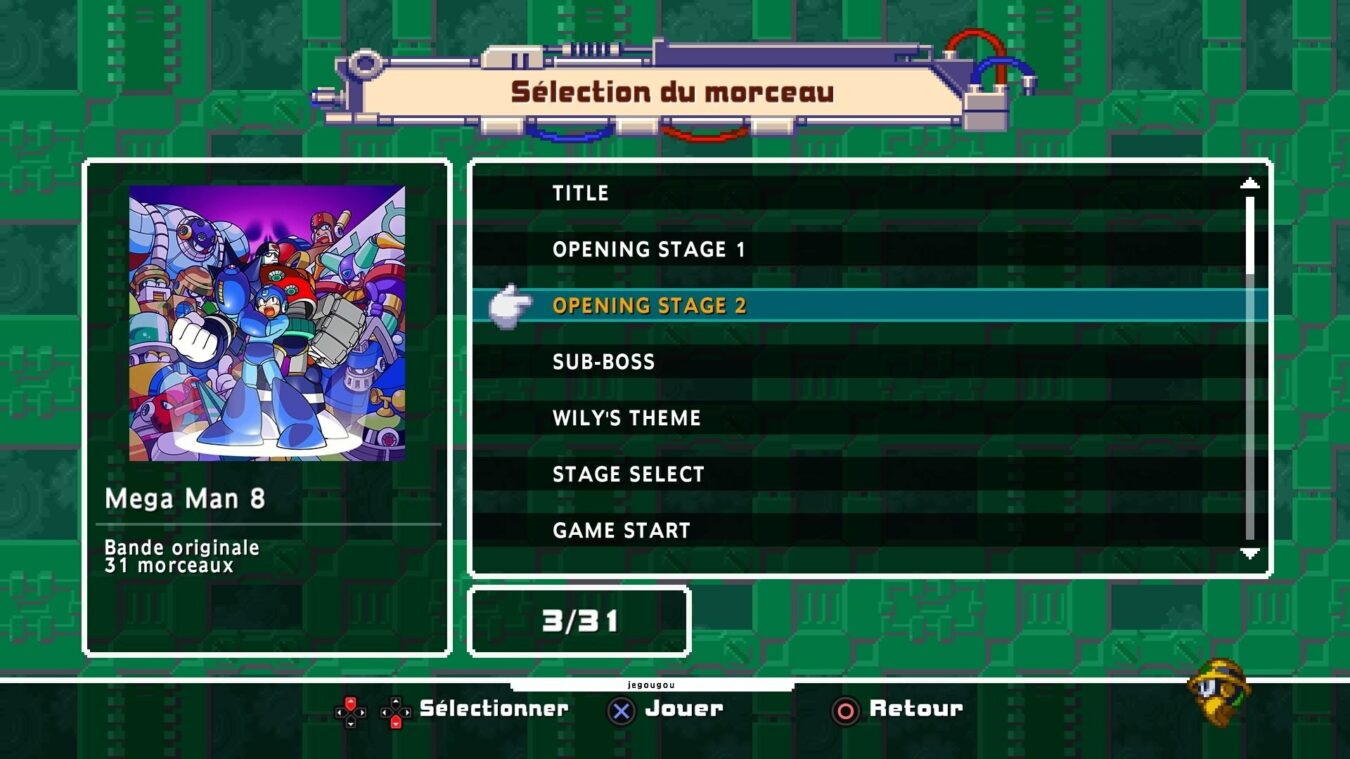Screen dimensions: 1350x759
Task: Click the track list scroll-down arrow
Action: (1249, 553)
